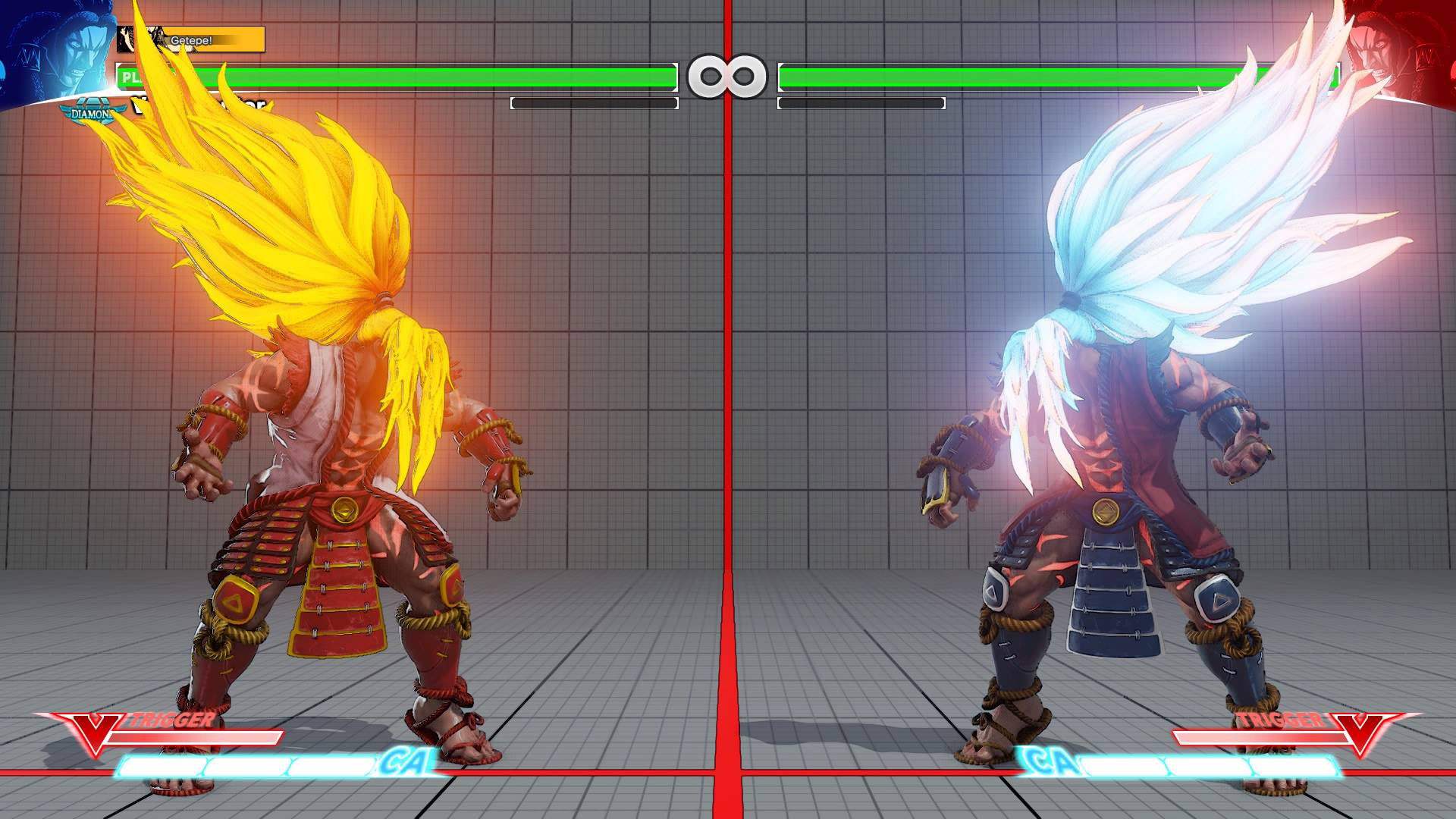Click Player 1's empty stun gauge
The width and height of the screenshot is (1456, 819).
click(x=591, y=102)
